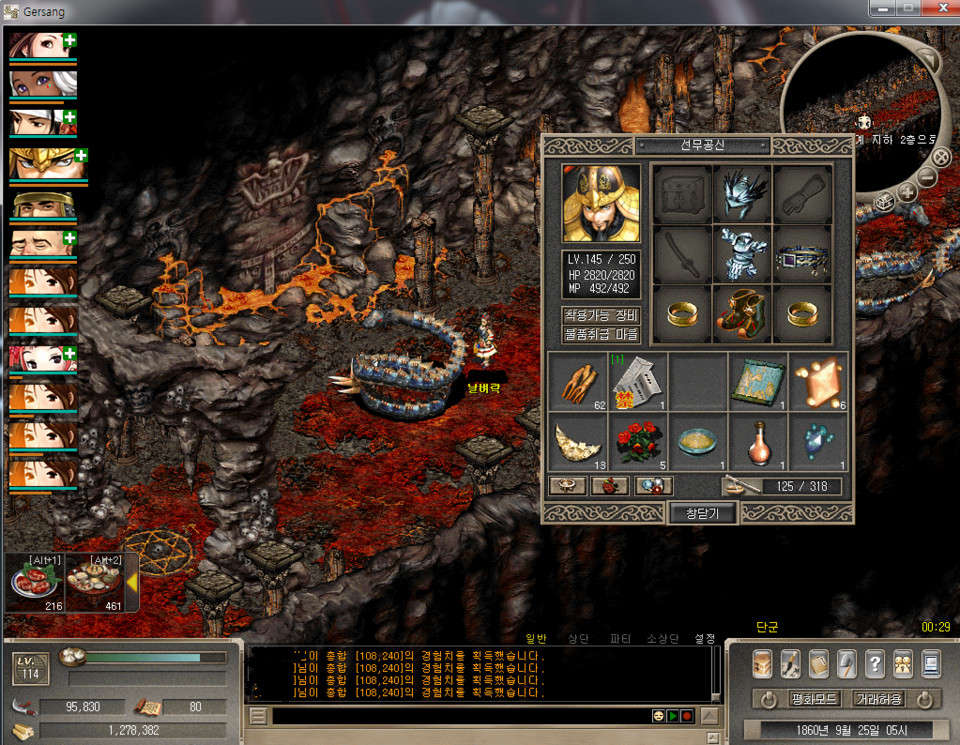Select the equipped spiked helmet slot

pos(742,192)
